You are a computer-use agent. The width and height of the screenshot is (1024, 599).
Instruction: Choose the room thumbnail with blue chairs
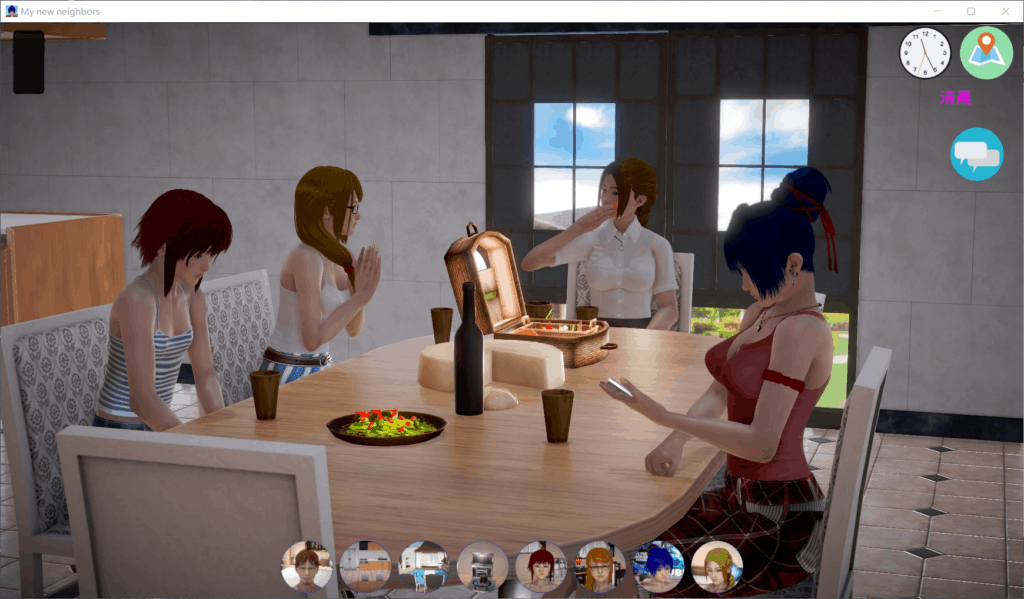tap(424, 566)
